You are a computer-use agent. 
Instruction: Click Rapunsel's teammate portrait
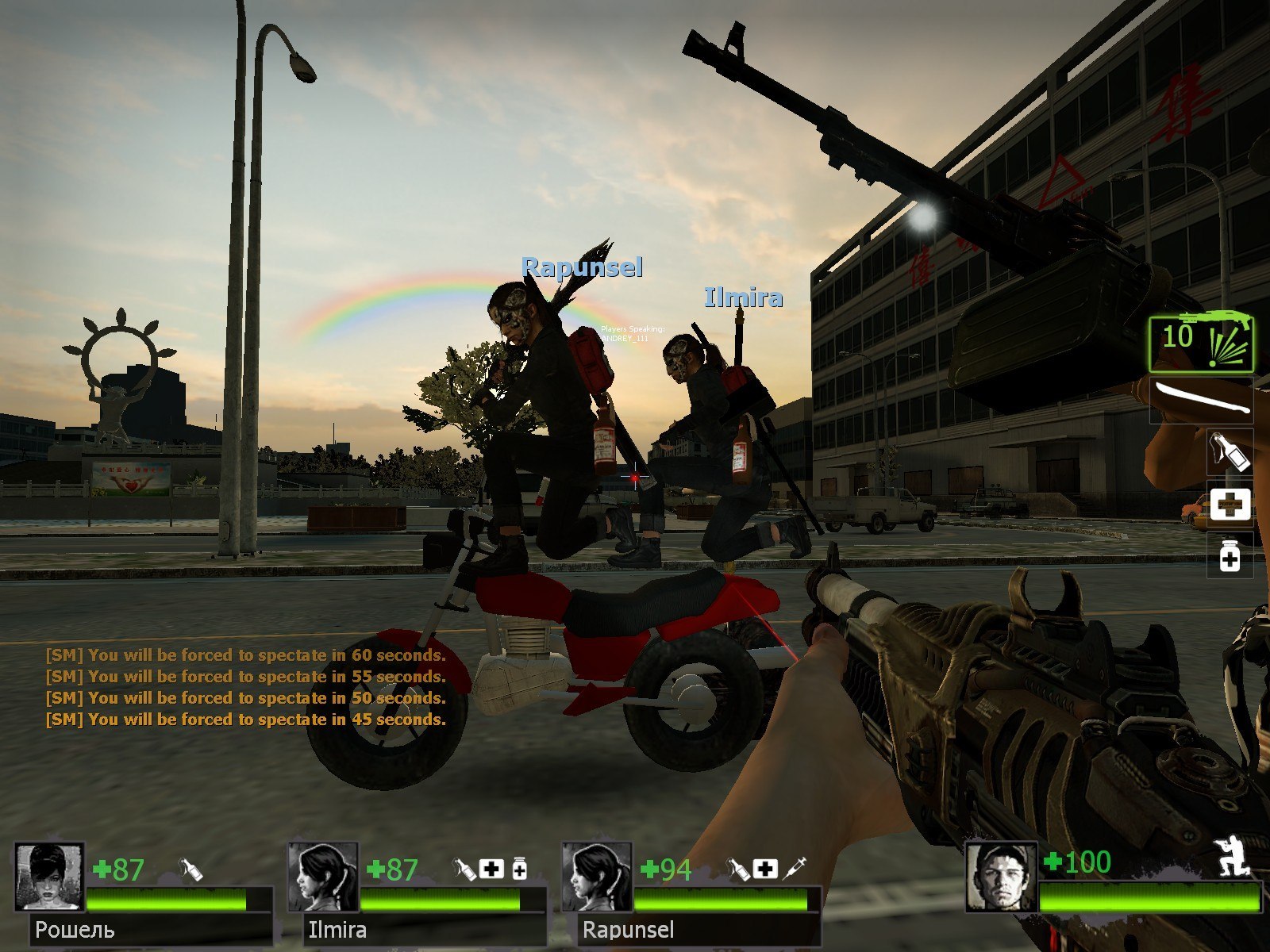596,877
